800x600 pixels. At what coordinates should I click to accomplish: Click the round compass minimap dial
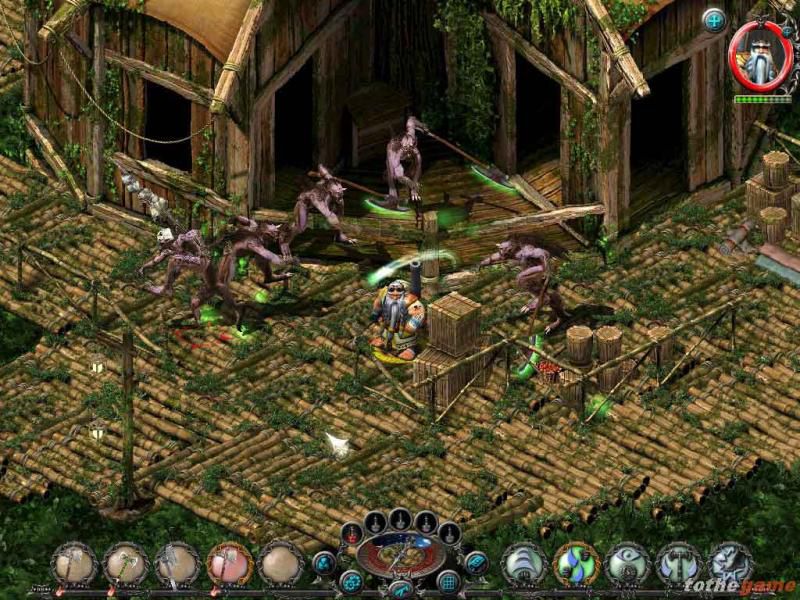[x=401, y=554]
